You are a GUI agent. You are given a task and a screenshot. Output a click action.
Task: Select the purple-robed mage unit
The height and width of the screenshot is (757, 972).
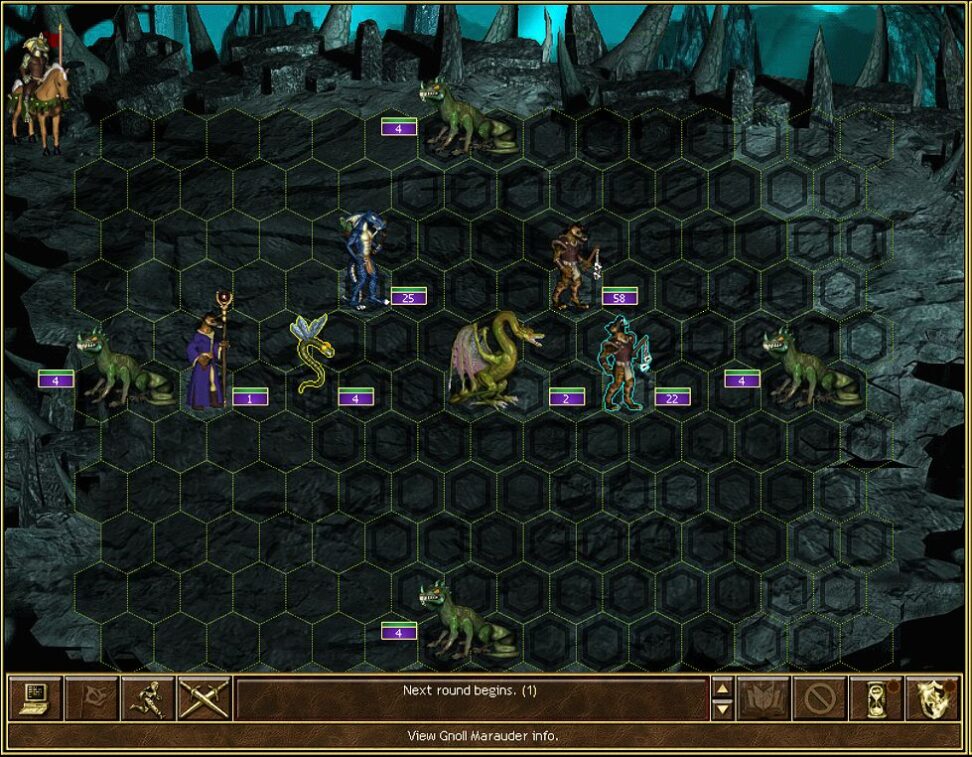pyautogui.click(x=208, y=355)
